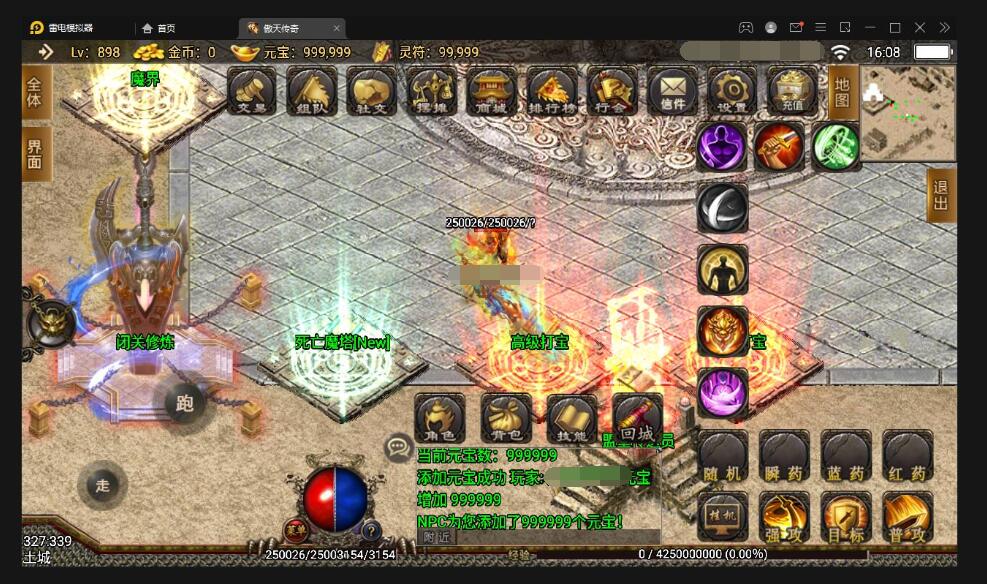Show the 排行榜 leaderboard

552,91
